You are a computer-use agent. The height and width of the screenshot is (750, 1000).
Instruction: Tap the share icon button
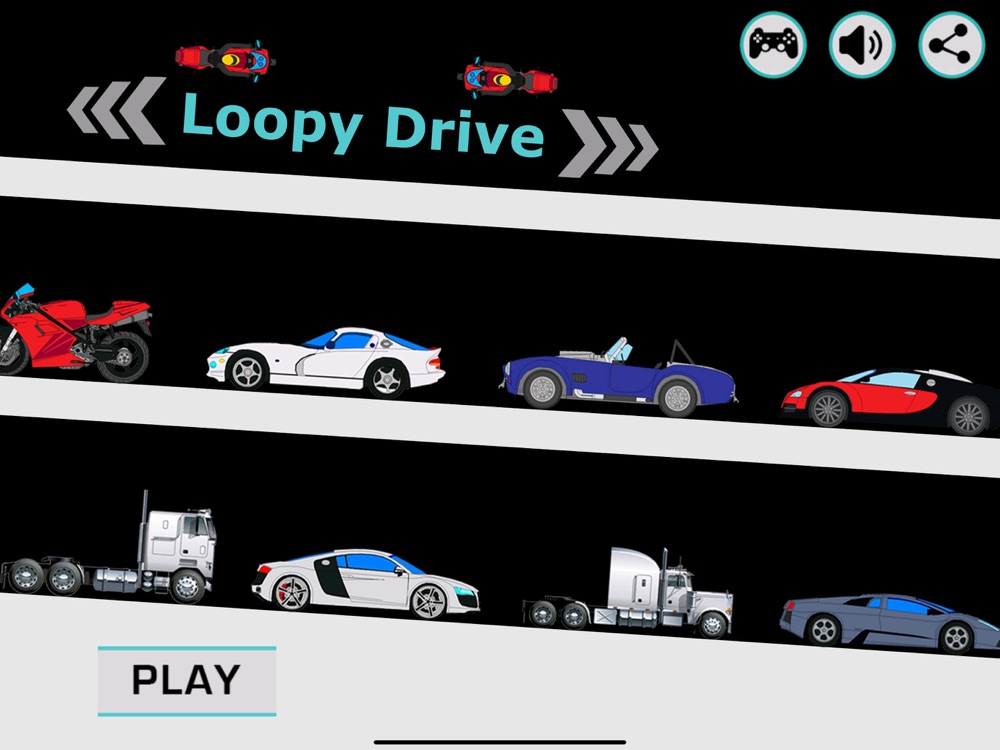pyautogui.click(x=951, y=45)
